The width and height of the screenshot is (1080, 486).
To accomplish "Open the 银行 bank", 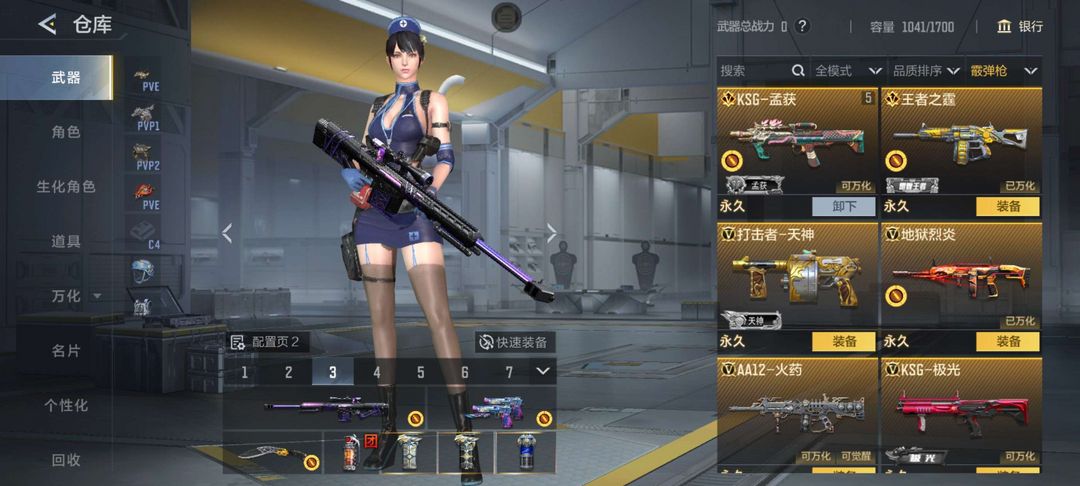I will 1020,27.
